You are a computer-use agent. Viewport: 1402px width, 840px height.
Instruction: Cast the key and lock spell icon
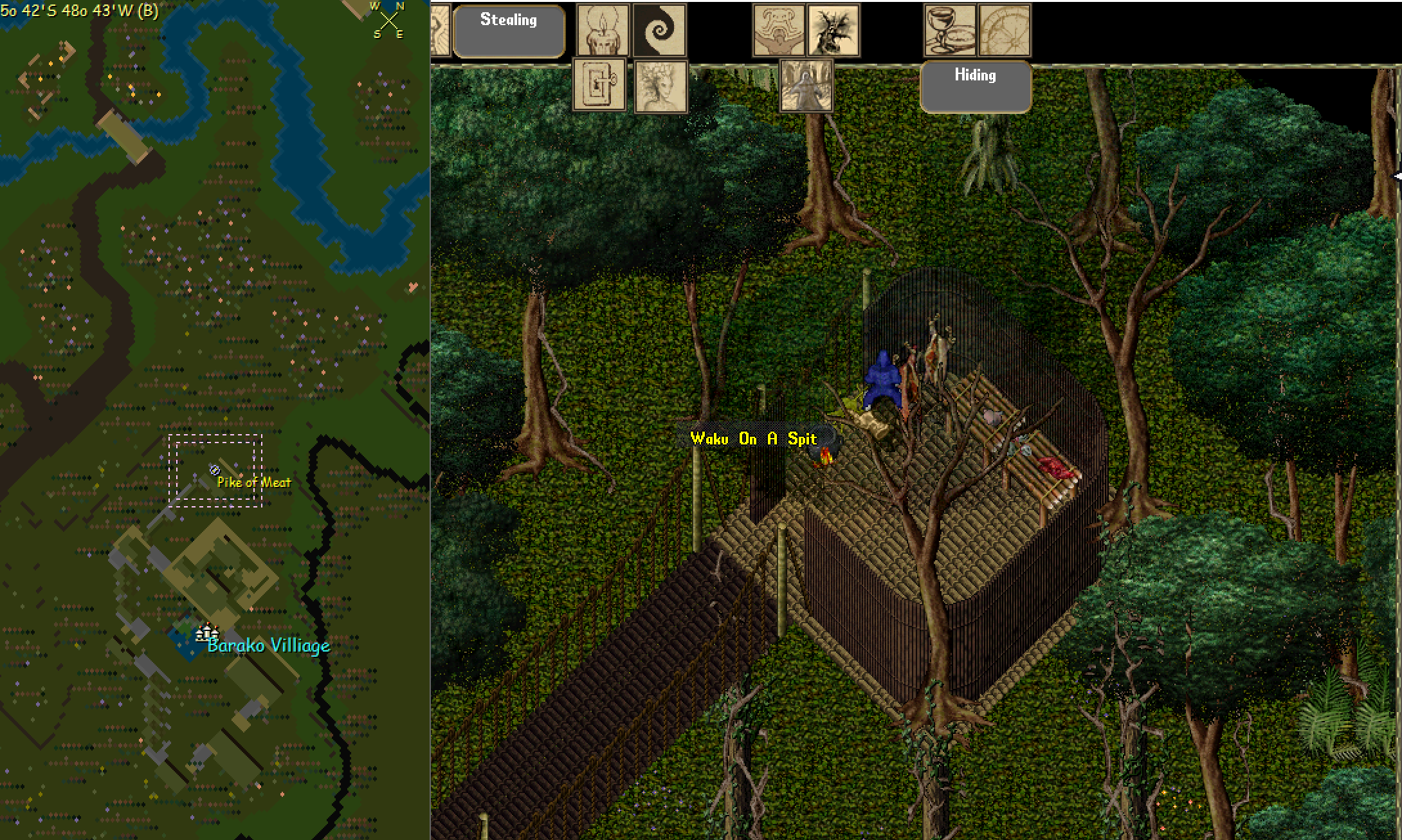[599, 85]
